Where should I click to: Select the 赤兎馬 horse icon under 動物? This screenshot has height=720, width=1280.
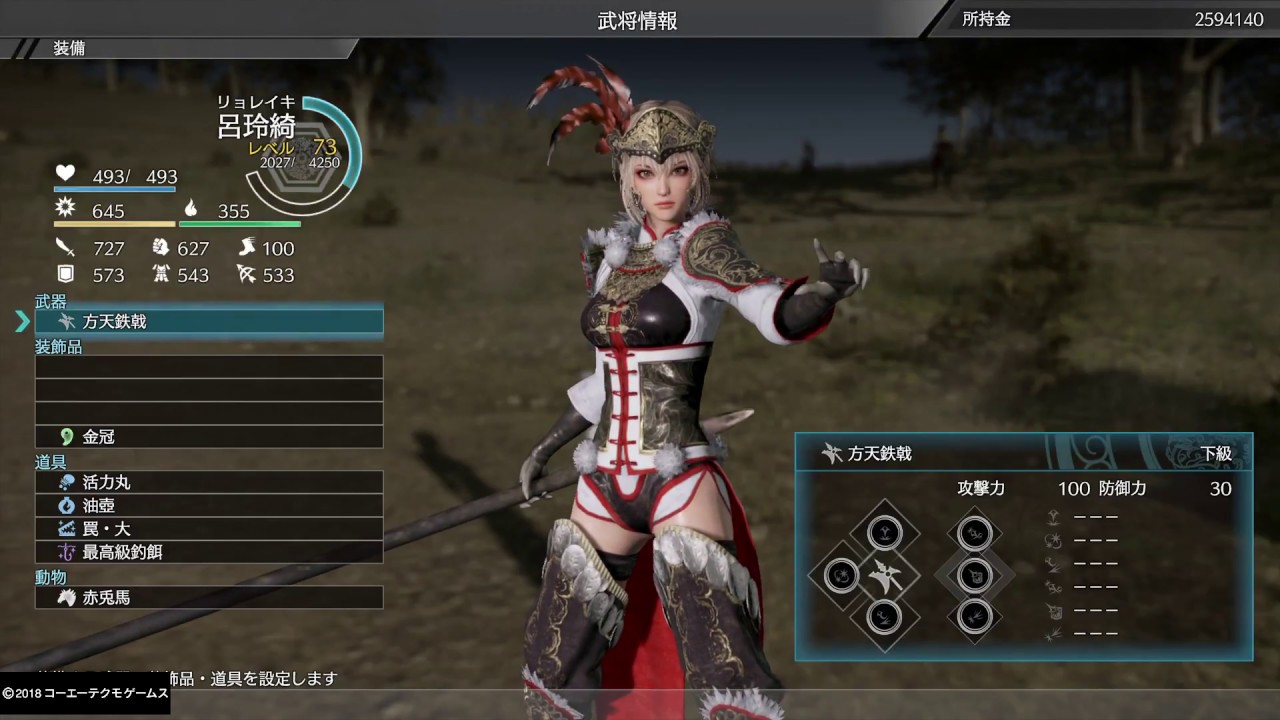pos(64,597)
